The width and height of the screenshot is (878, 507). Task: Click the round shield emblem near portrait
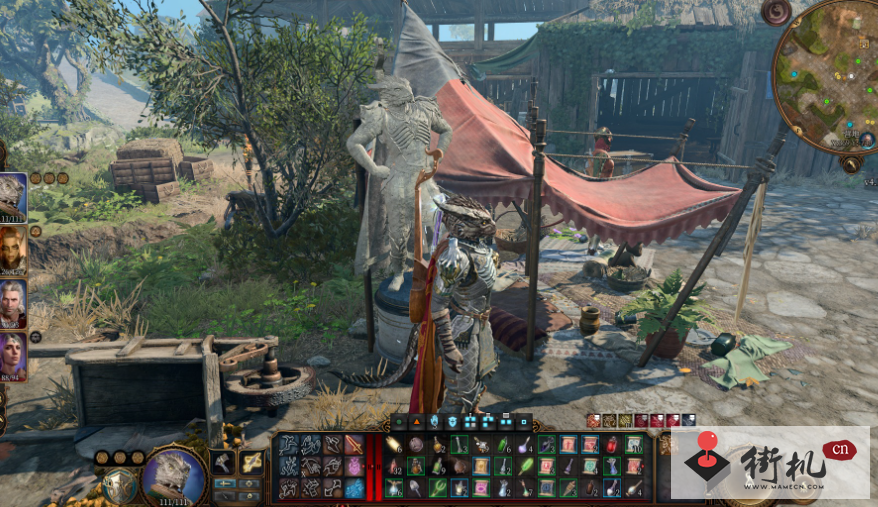119,486
